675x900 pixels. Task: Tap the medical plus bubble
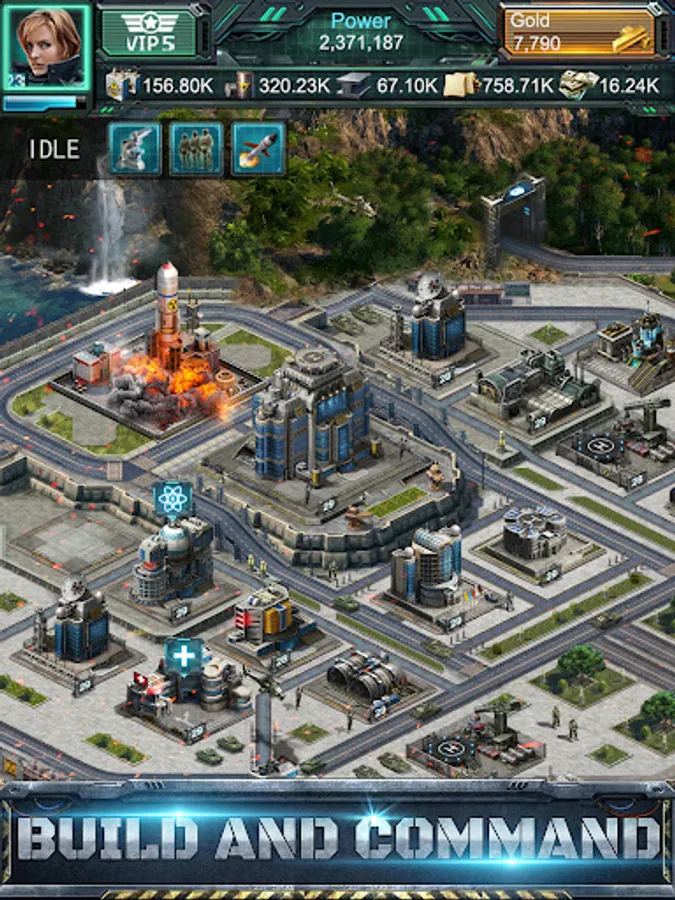pos(184,657)
